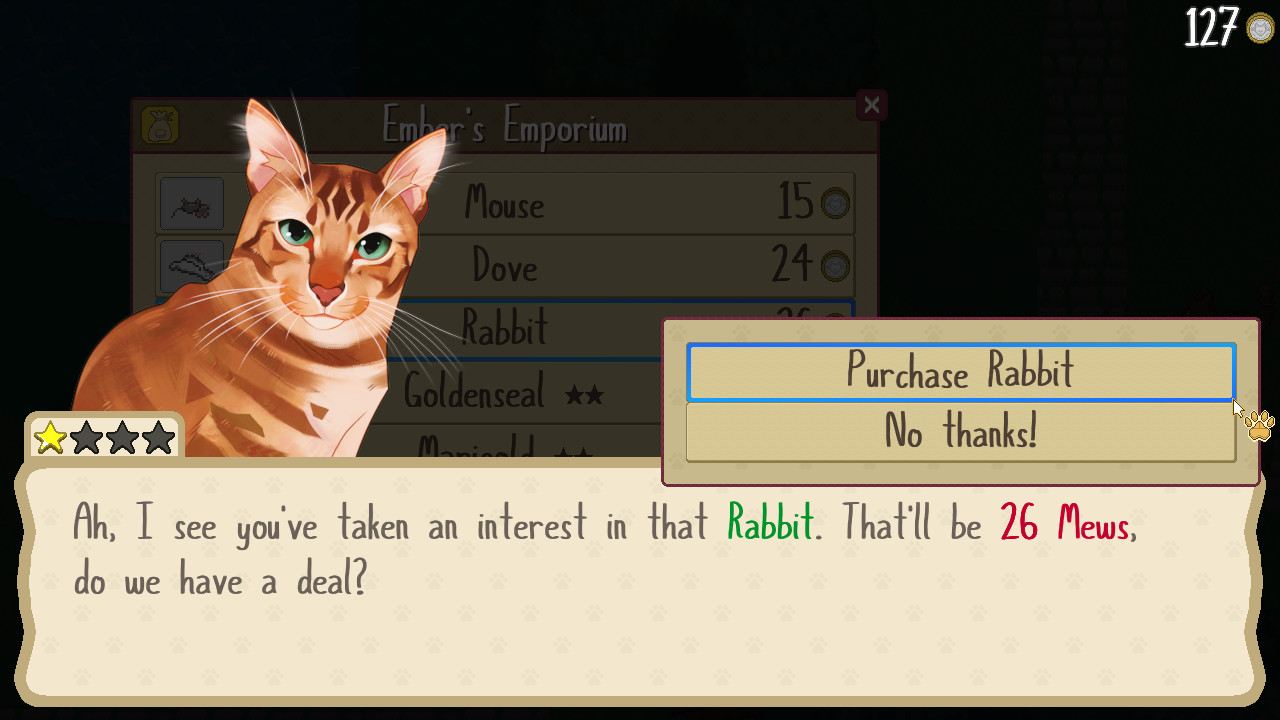Click the second gray star in the rating bar
The height and width of the screenshot is (720, 1280).
[x=87, y=437]
